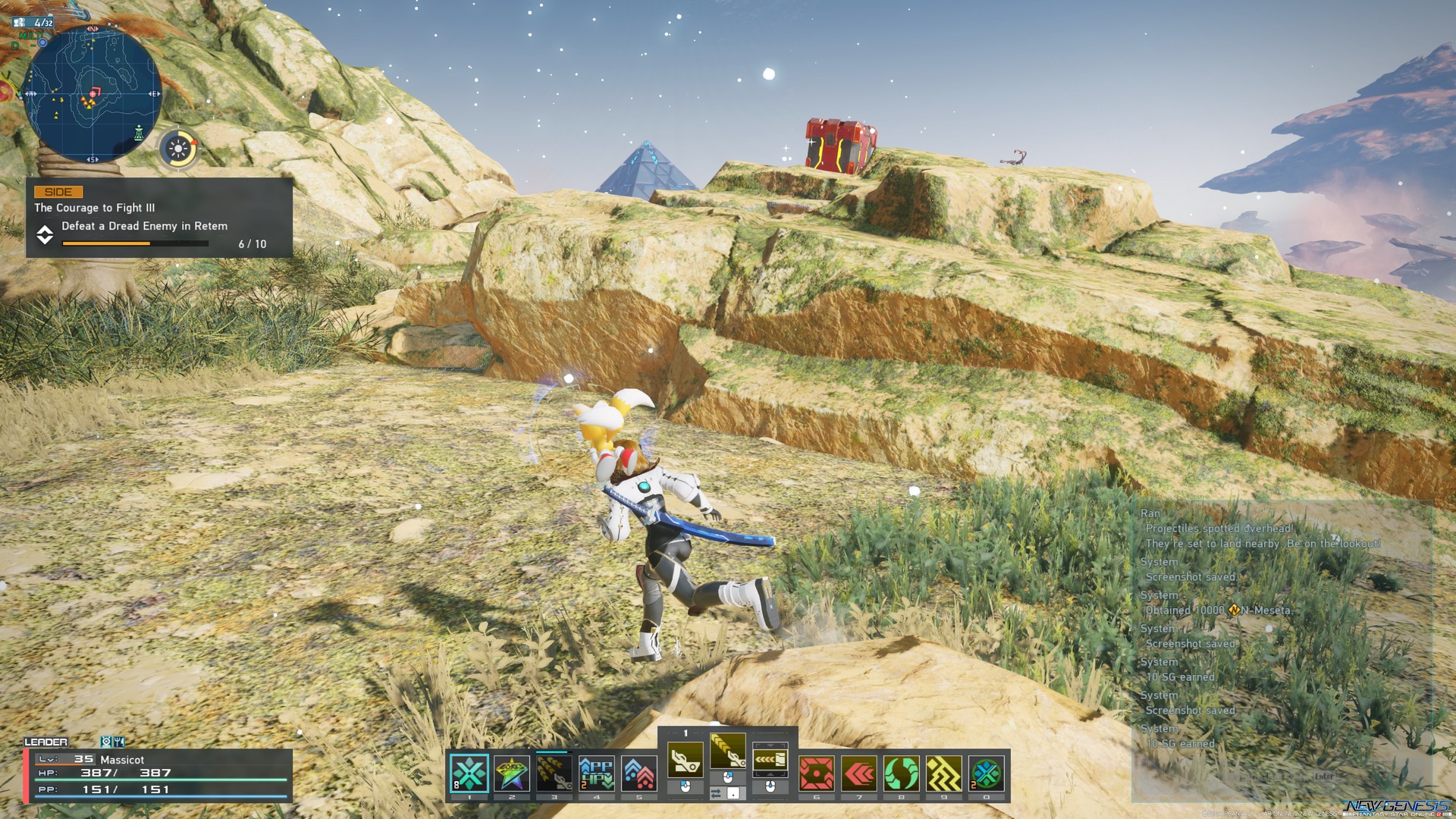The height and width of the screenshot is (819, 1456).
Task: Select the teal skill icon in hotbar slot 1
Action: click(469, 771)
